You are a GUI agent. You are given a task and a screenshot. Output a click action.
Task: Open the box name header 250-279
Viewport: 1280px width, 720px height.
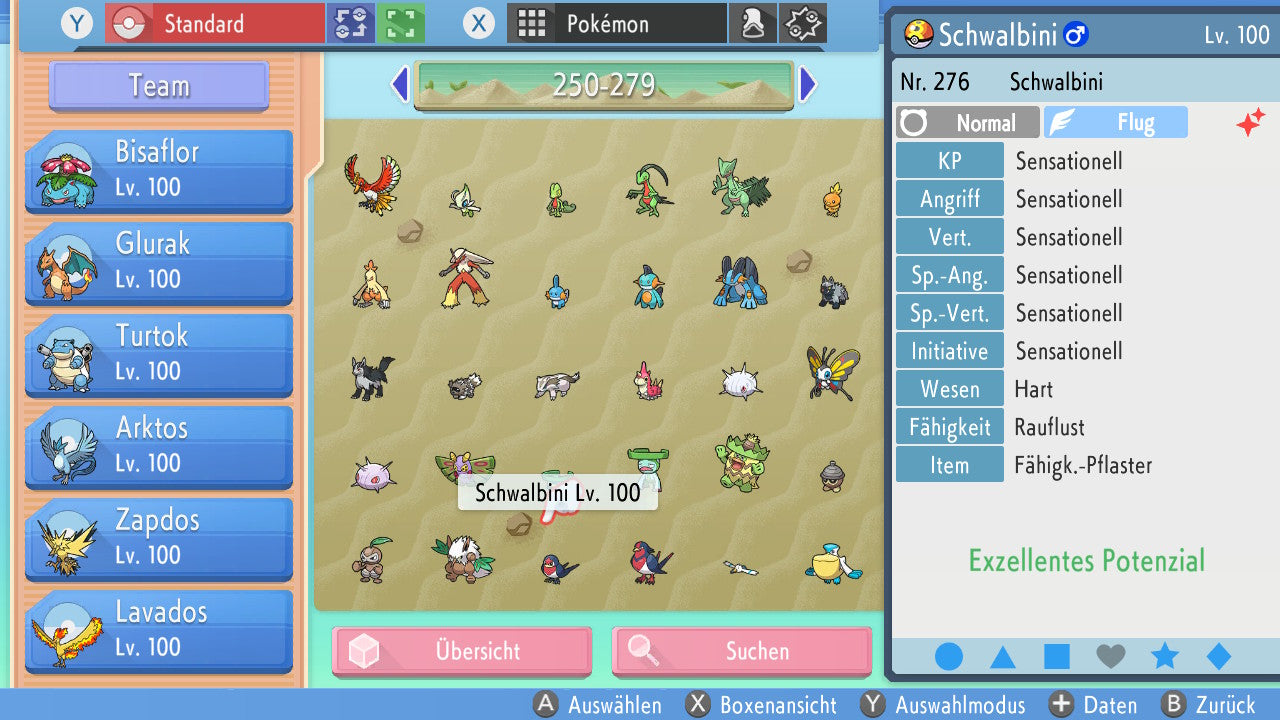tap(604, 85)
